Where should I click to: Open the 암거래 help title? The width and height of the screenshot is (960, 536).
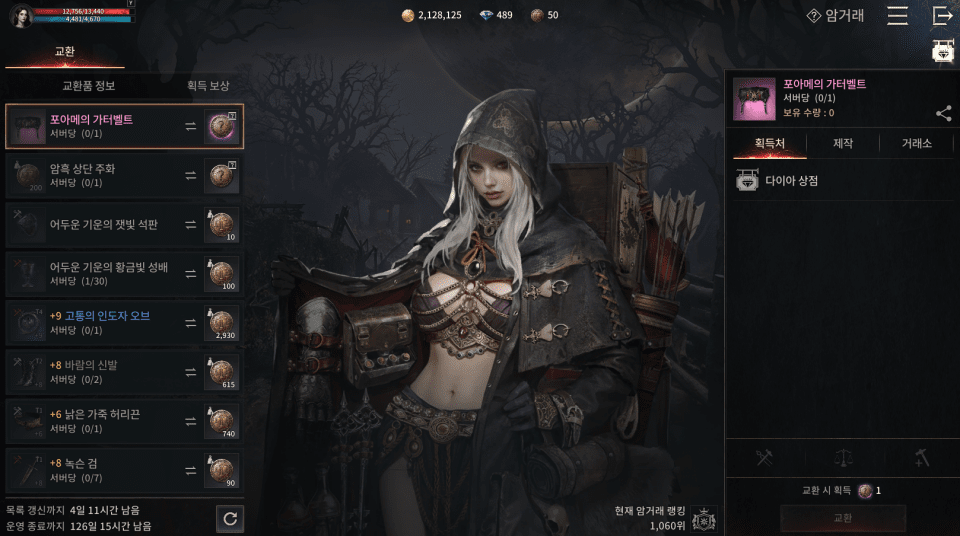pos(836,16)
